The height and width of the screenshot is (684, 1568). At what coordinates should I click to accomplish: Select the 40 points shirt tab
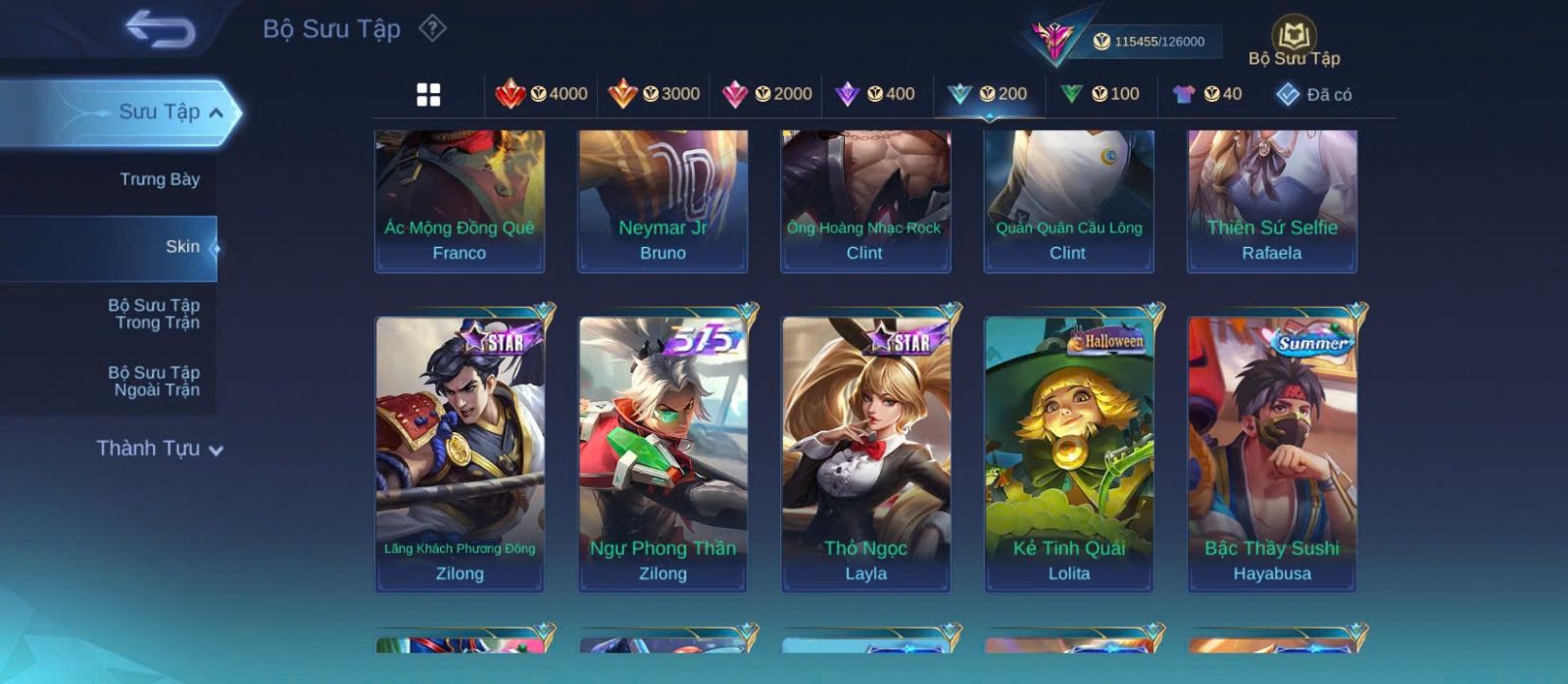1207,94
